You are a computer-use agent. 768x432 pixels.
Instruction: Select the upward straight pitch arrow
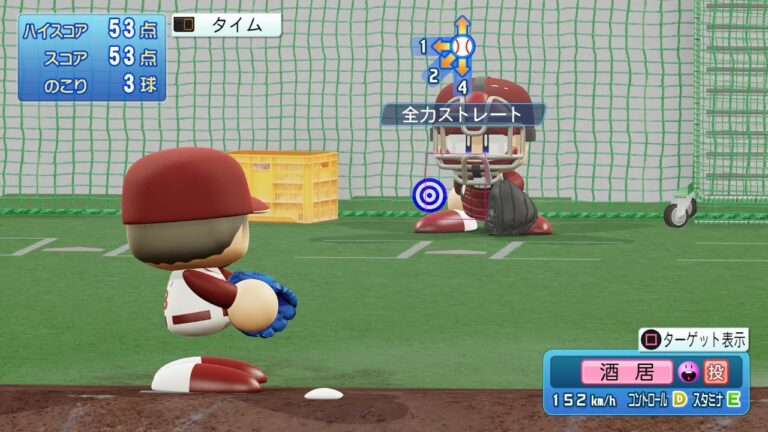coord(462,24)
